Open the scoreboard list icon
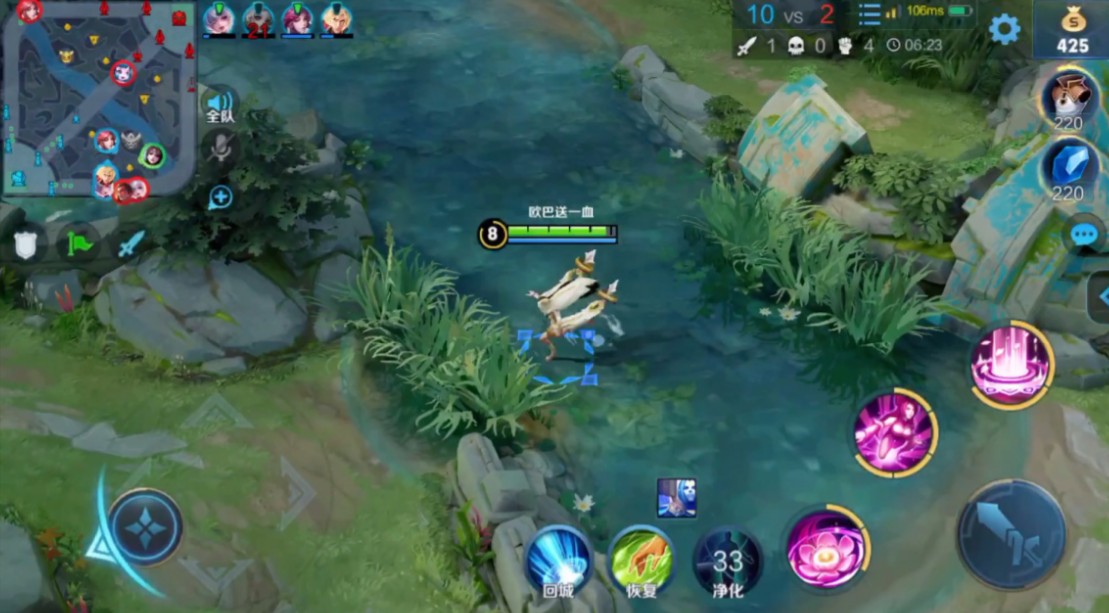This screenshot has height=613, width=1109. 869,14
